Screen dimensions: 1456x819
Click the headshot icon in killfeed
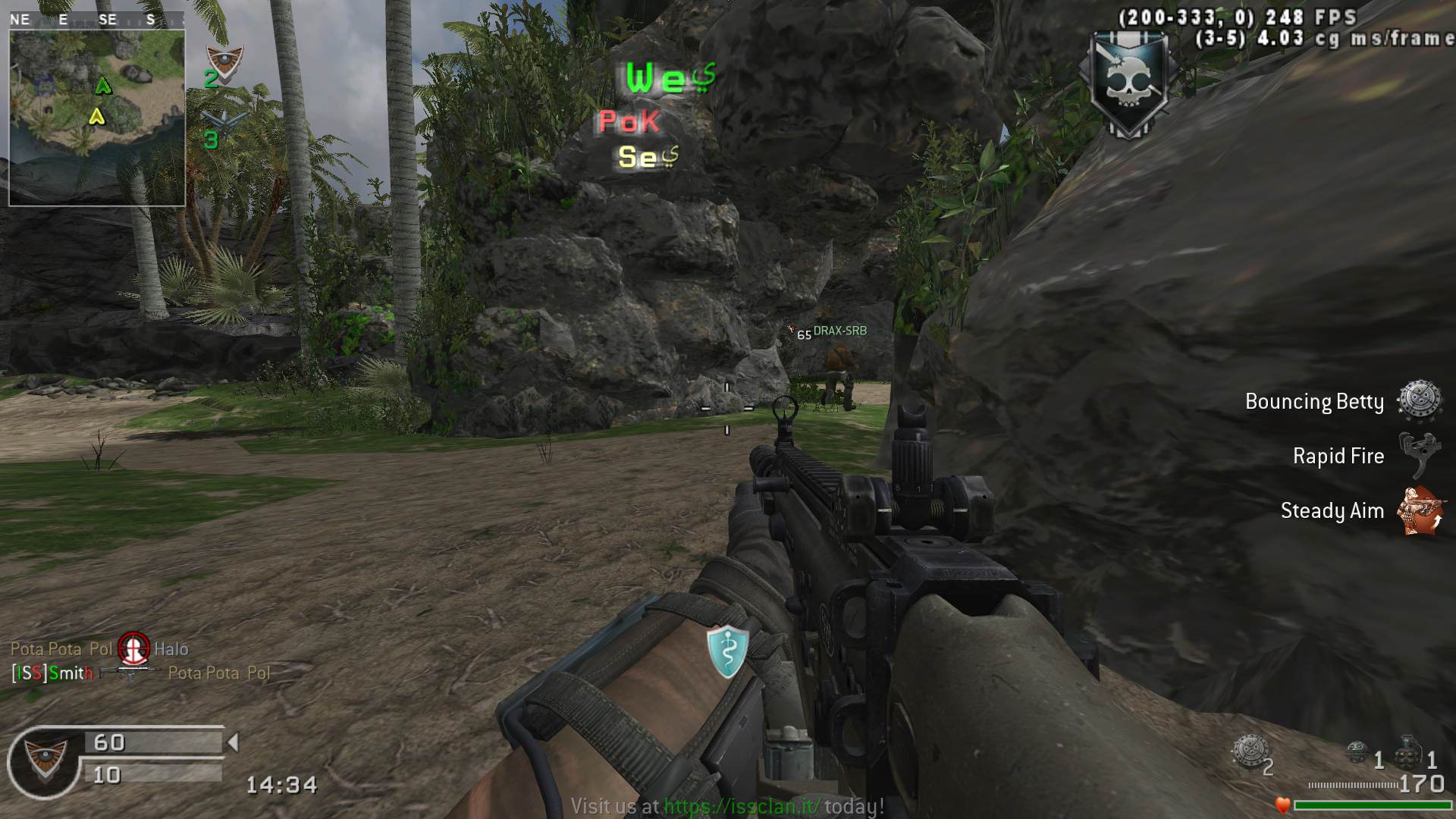coord(133,647)
